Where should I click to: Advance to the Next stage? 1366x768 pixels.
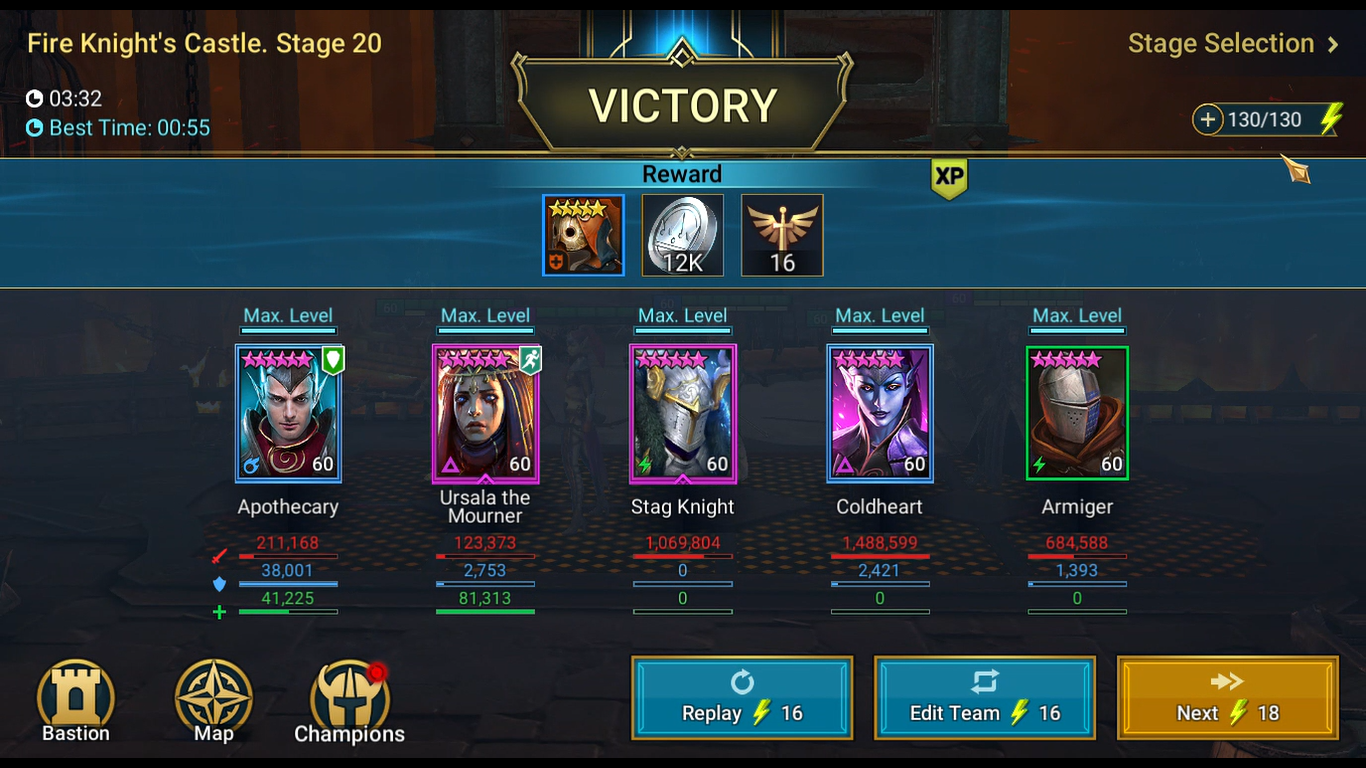(x=1226, y=697)
